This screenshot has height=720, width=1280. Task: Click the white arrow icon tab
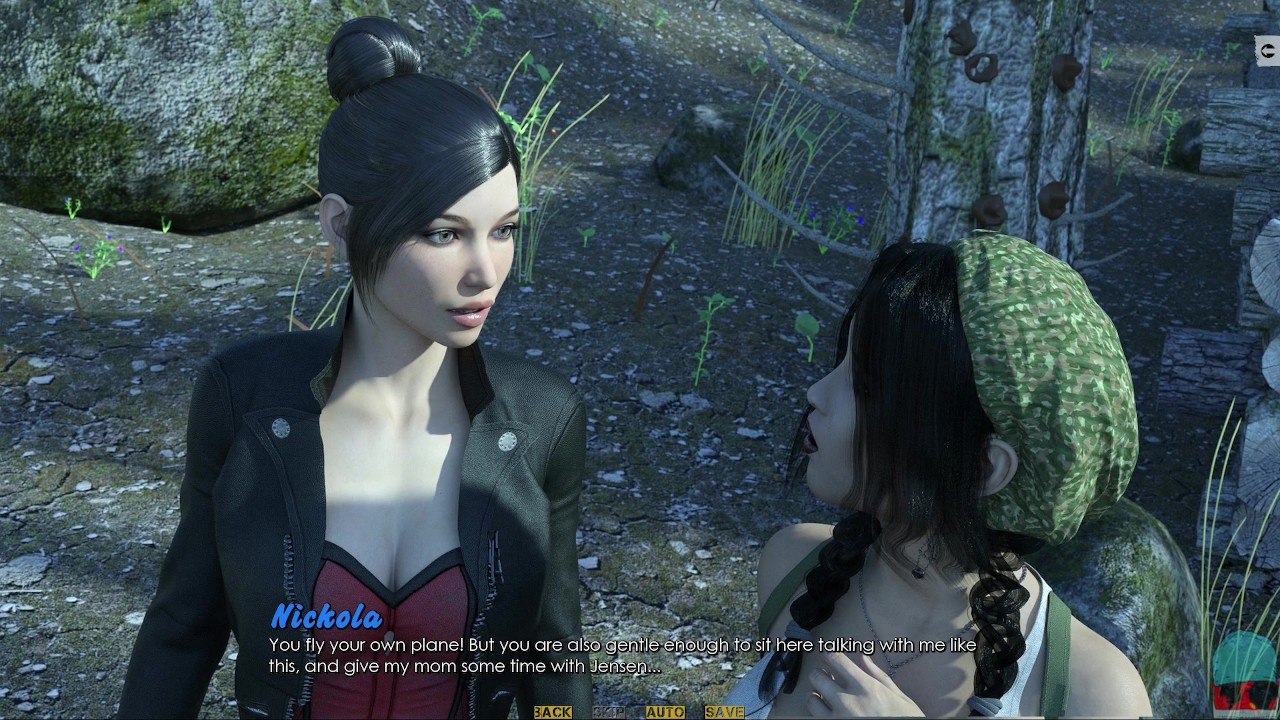[1268, 48]
